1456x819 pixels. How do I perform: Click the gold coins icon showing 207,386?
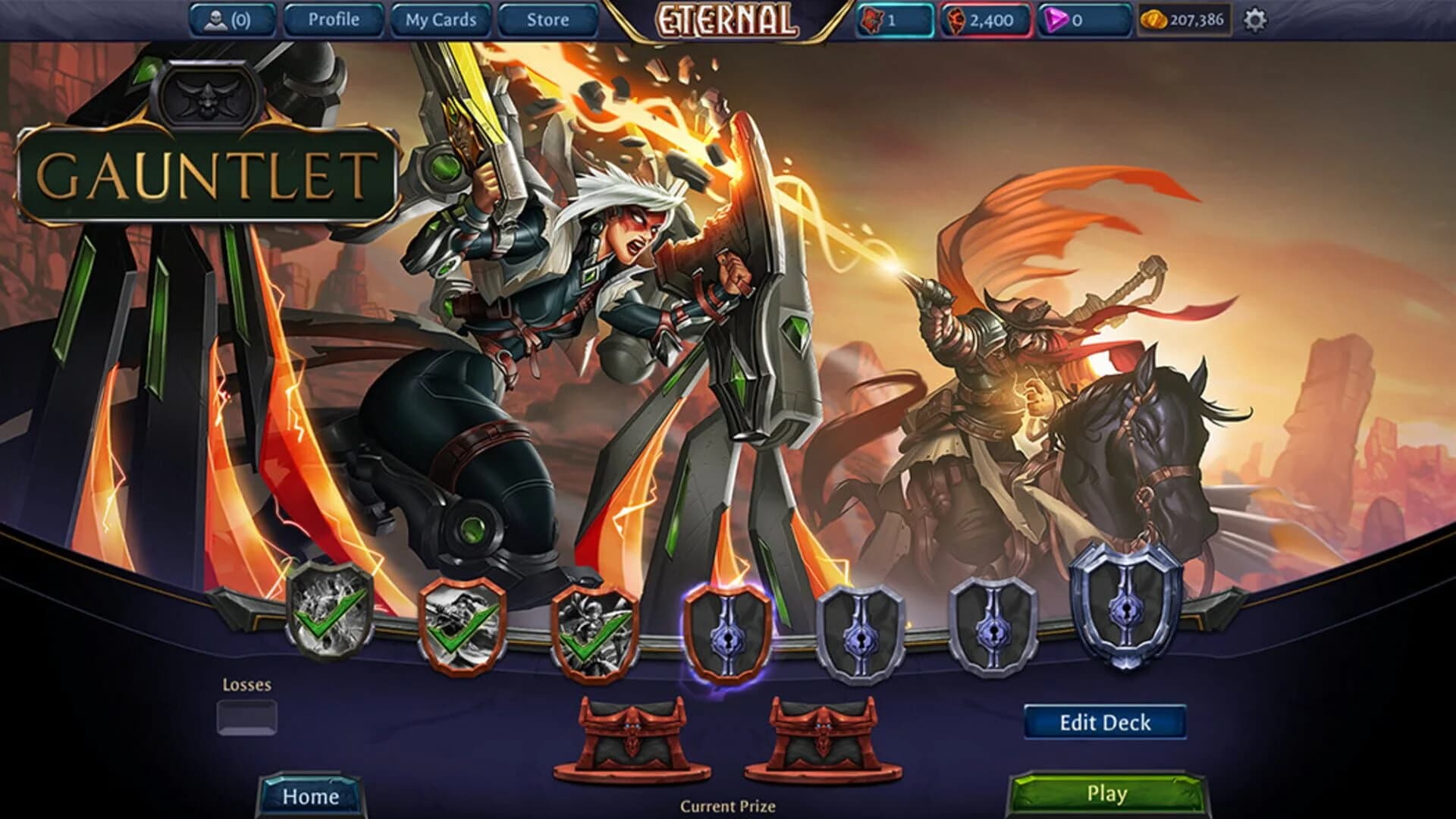(1156, 20)
